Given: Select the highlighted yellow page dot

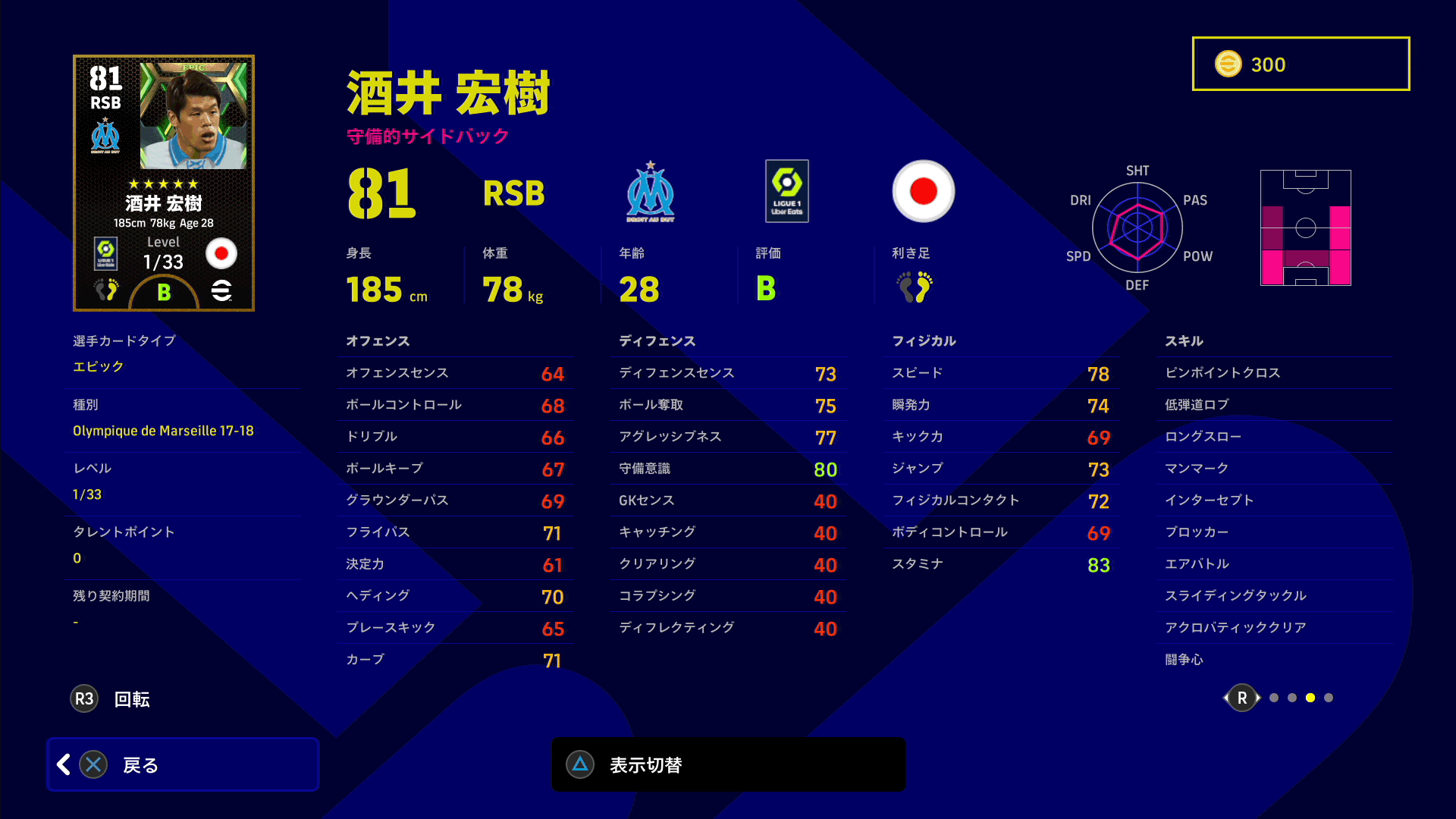Looking at the screenshot, I should [1310, 698].
